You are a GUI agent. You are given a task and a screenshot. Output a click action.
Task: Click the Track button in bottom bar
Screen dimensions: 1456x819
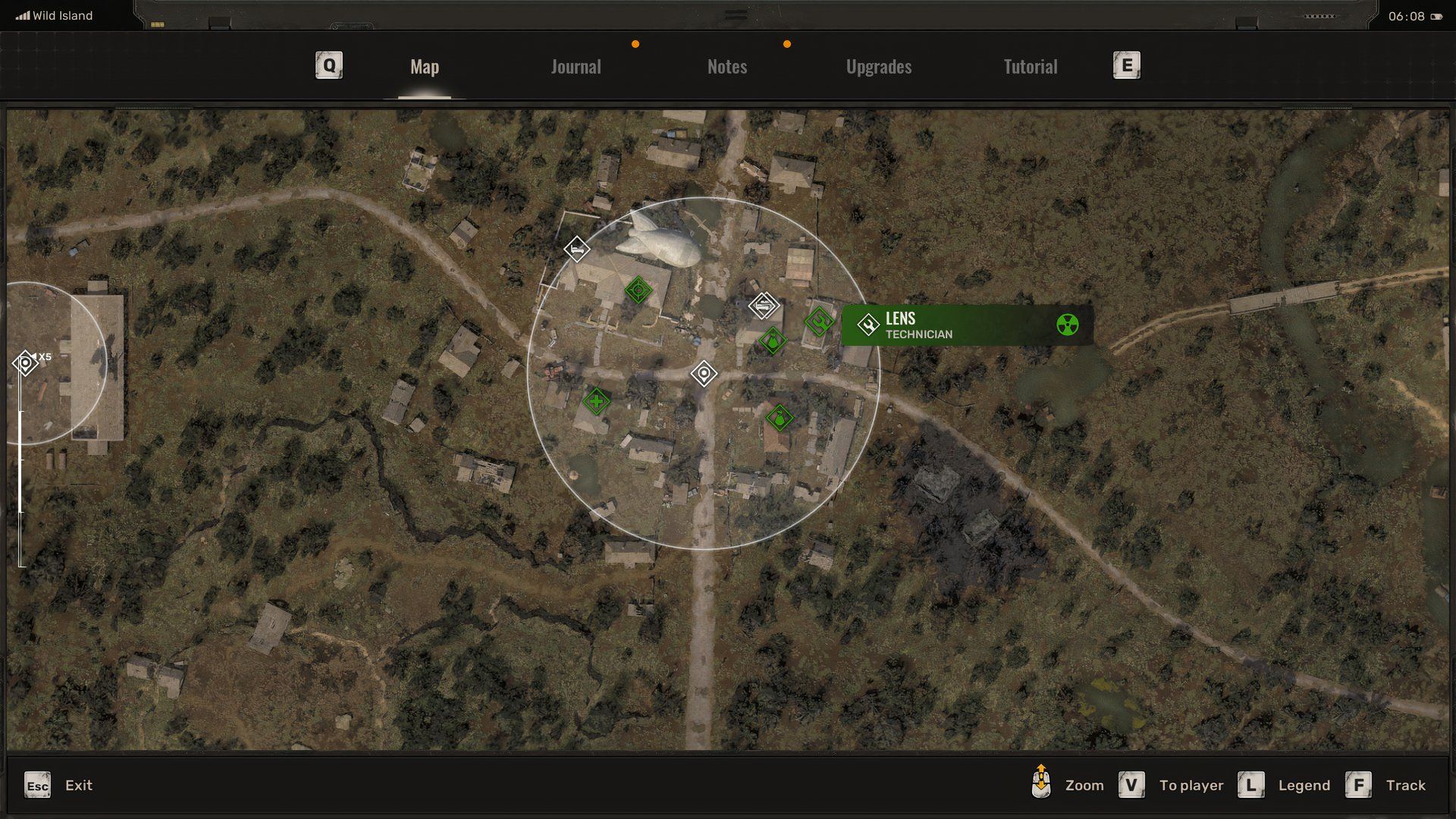[1407, 786]
